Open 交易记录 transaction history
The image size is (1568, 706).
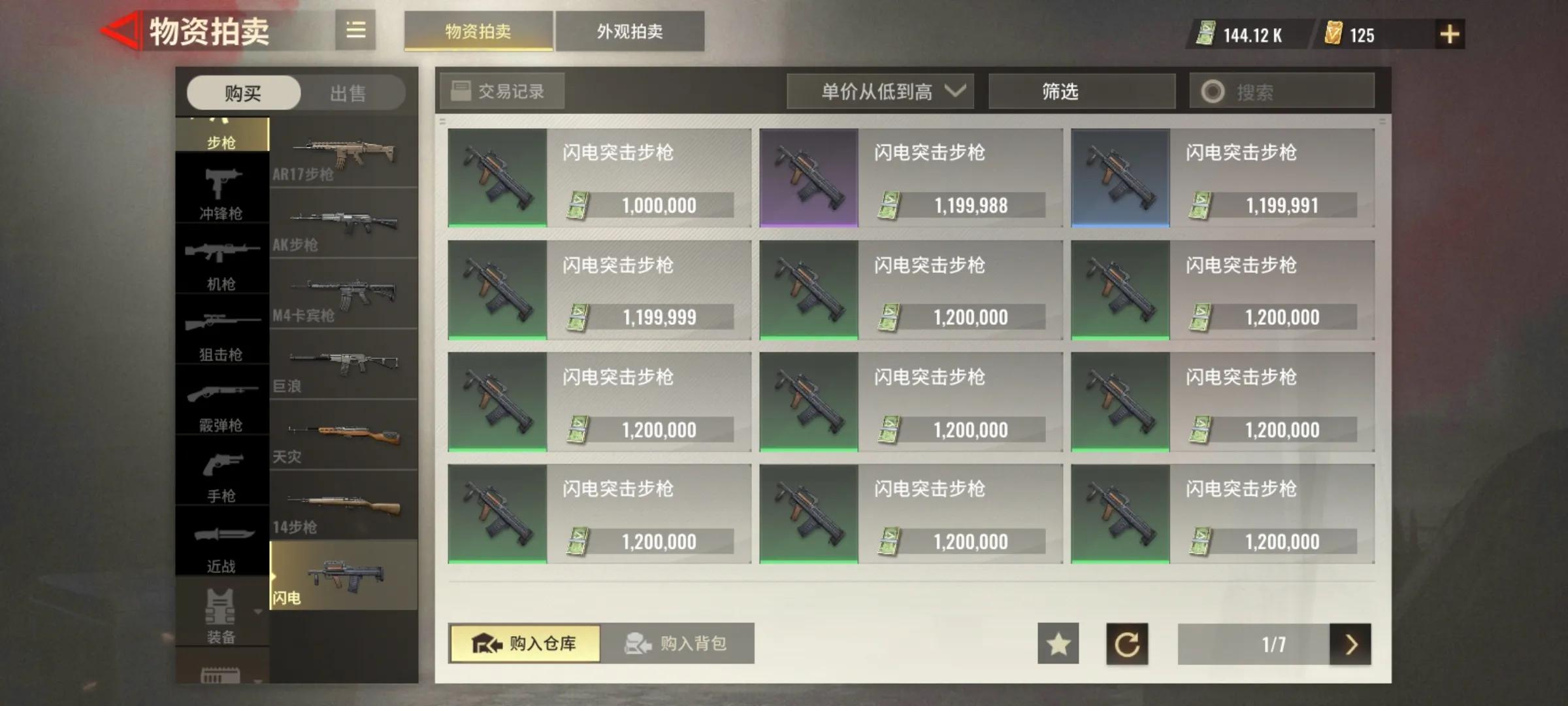502,91
